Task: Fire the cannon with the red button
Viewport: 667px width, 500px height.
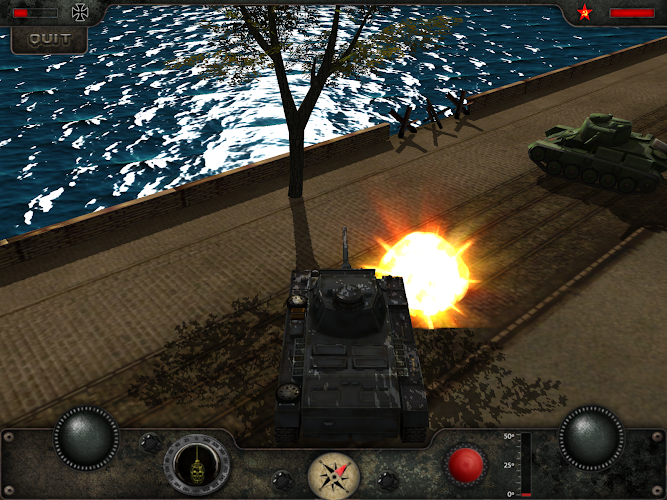Action: (x=465, y=464)
